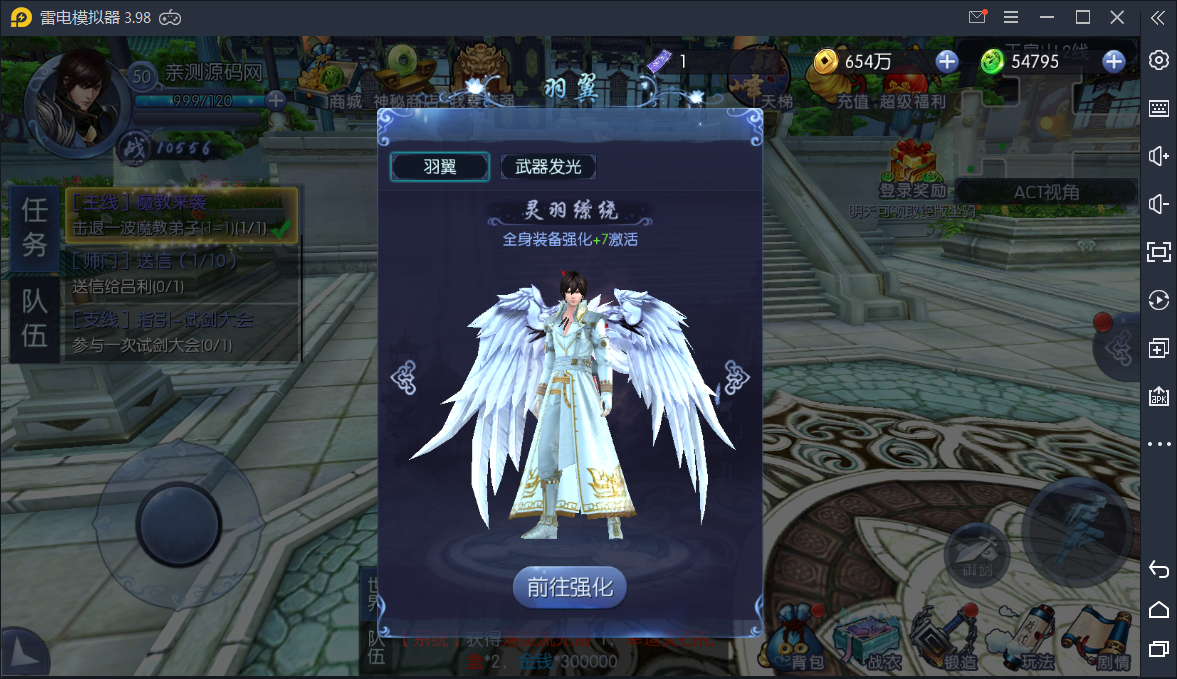
Task: Open the emulator settings gear
Action: coord(1159,60)
